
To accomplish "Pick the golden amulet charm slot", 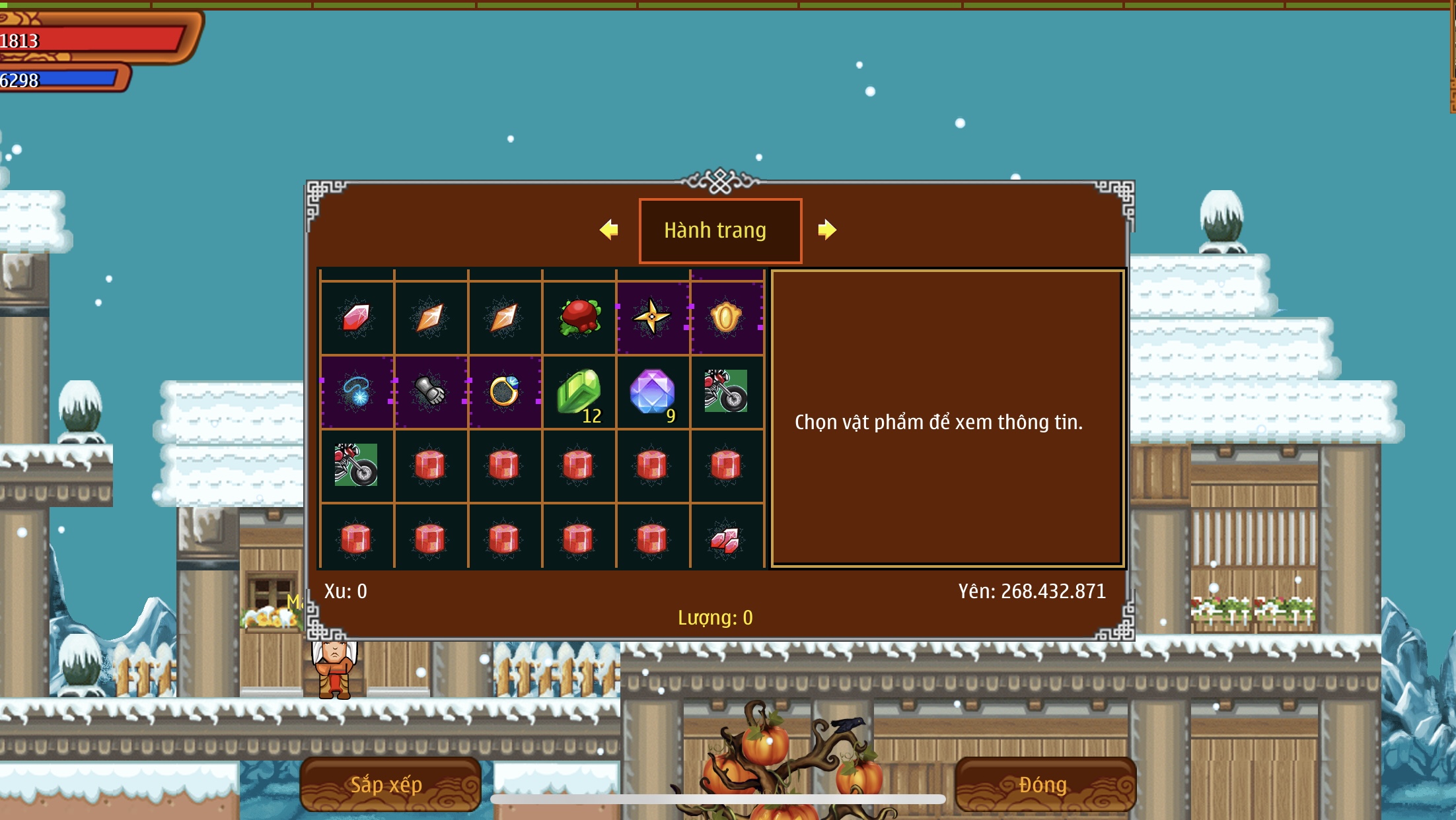I will tap(726, 318).
